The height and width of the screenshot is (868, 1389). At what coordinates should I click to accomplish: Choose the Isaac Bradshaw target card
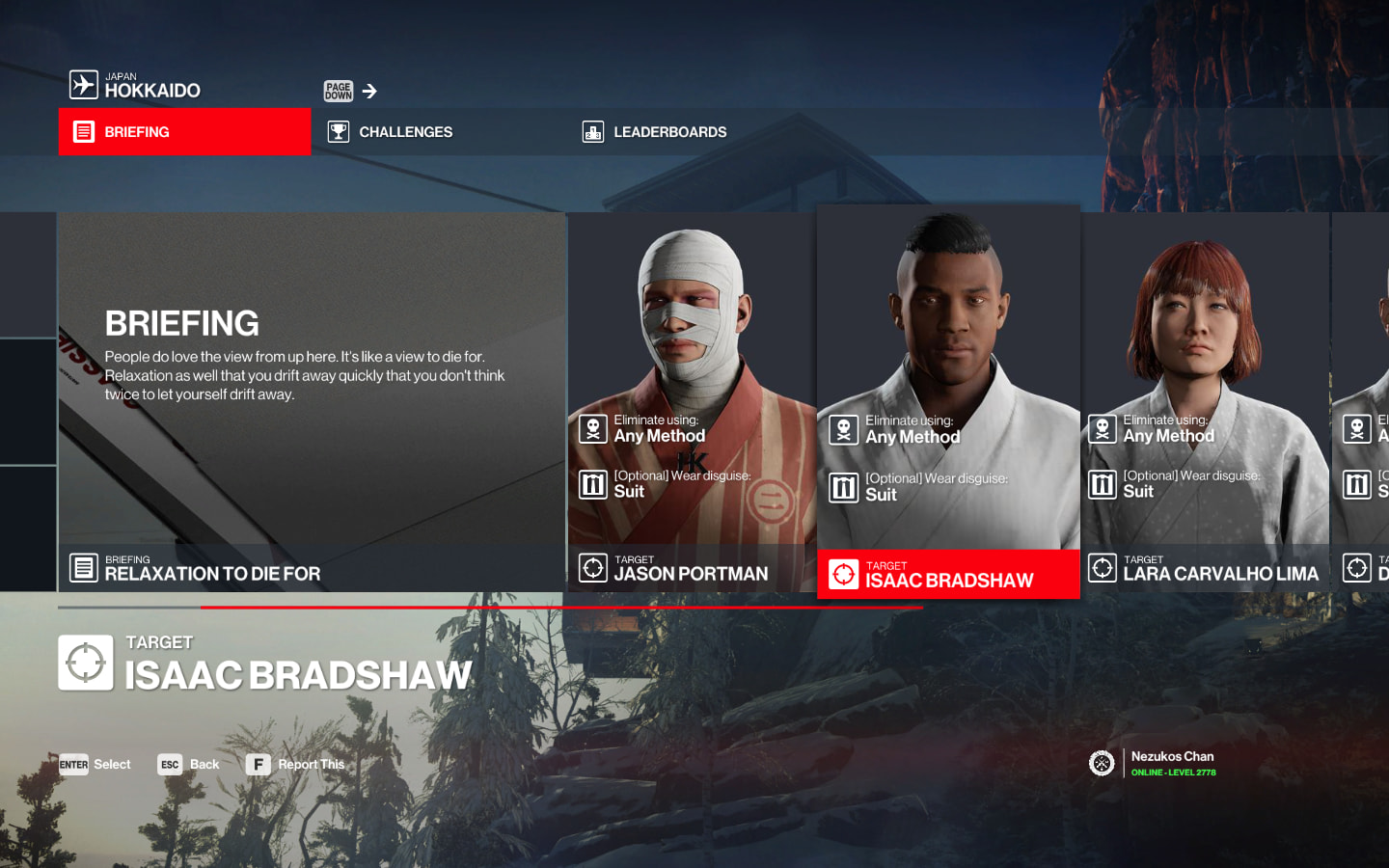[948, 402]
